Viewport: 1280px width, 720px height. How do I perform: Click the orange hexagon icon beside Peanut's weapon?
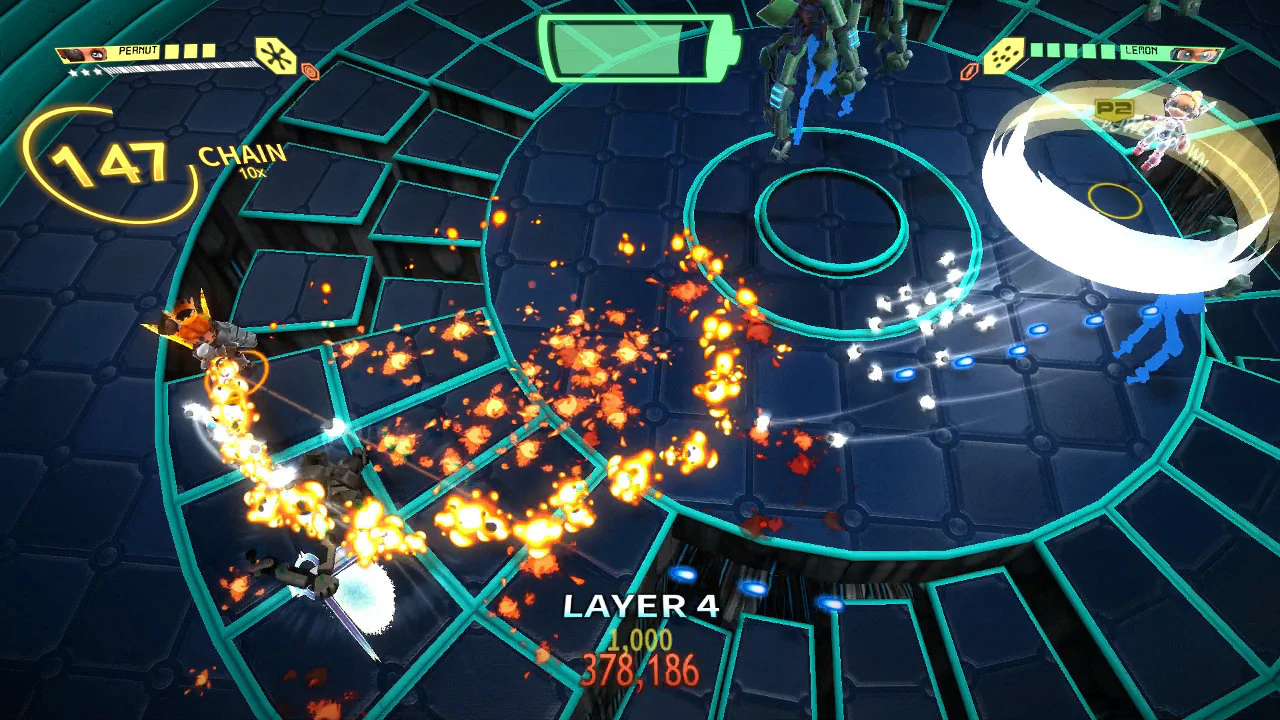click(311, 70)
